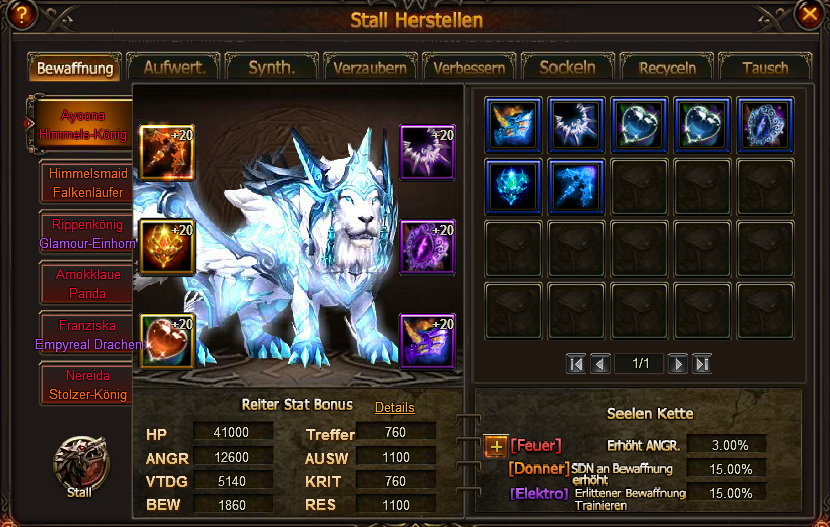The image size is (830, 527).
Task: Switch to the Sockeln tab
Action: click(x=567, y=68)
